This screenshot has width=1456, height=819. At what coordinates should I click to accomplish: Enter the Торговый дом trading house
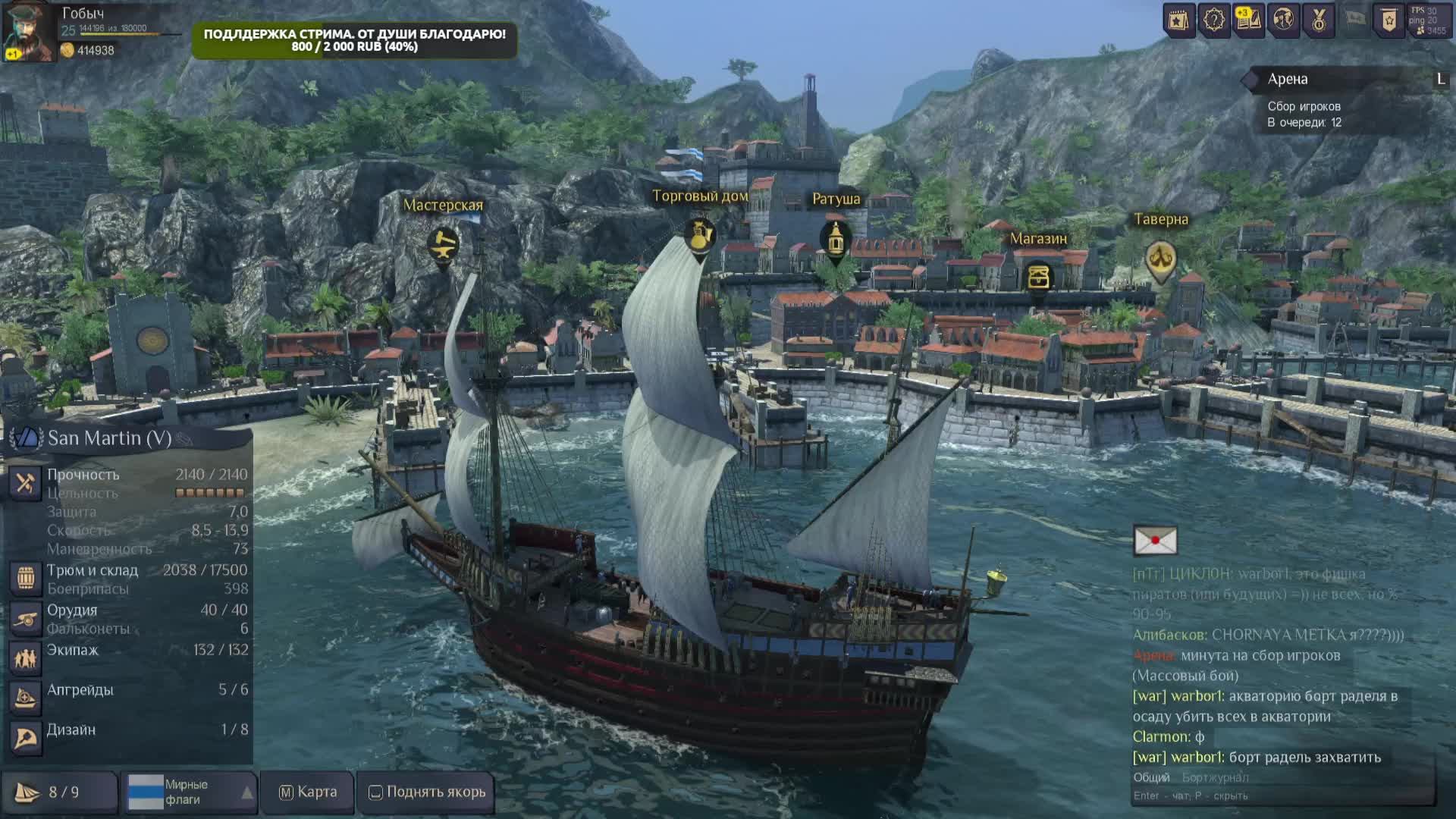tap(698, 236)
